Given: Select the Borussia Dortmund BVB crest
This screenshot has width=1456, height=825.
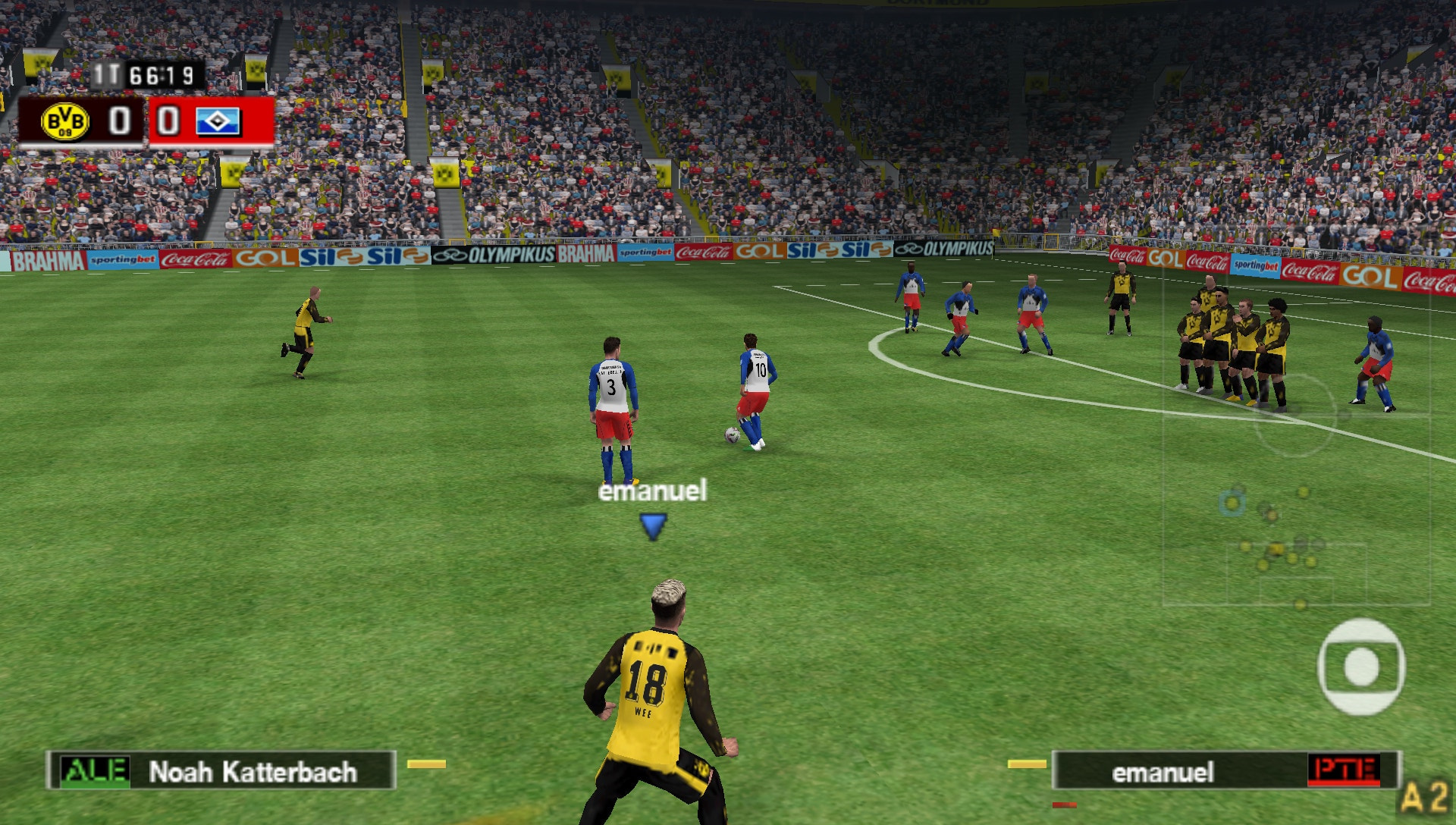Looking at the screenshot, I should click(64, 121).
